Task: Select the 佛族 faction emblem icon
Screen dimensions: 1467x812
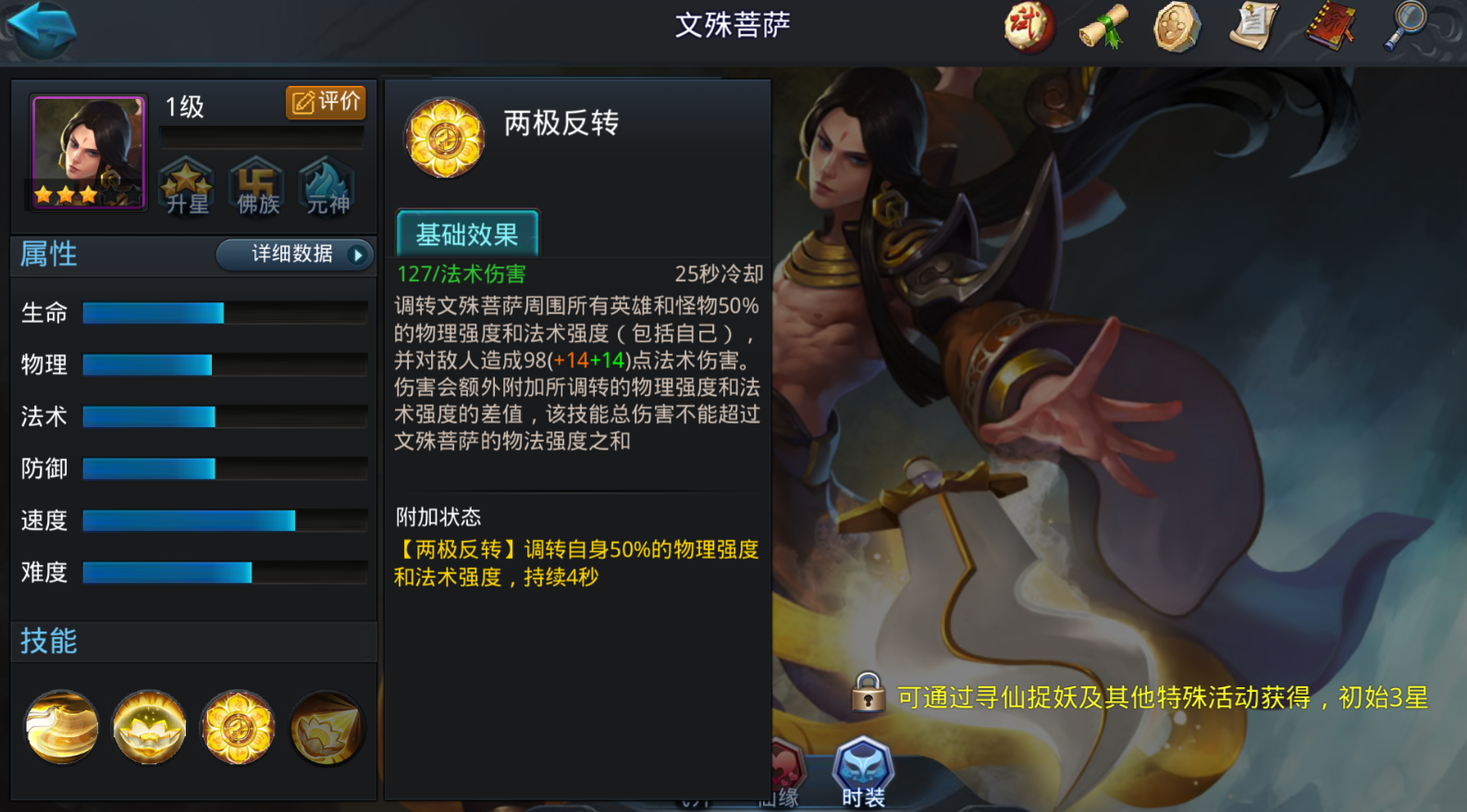Action: click(x=257, y=187)
